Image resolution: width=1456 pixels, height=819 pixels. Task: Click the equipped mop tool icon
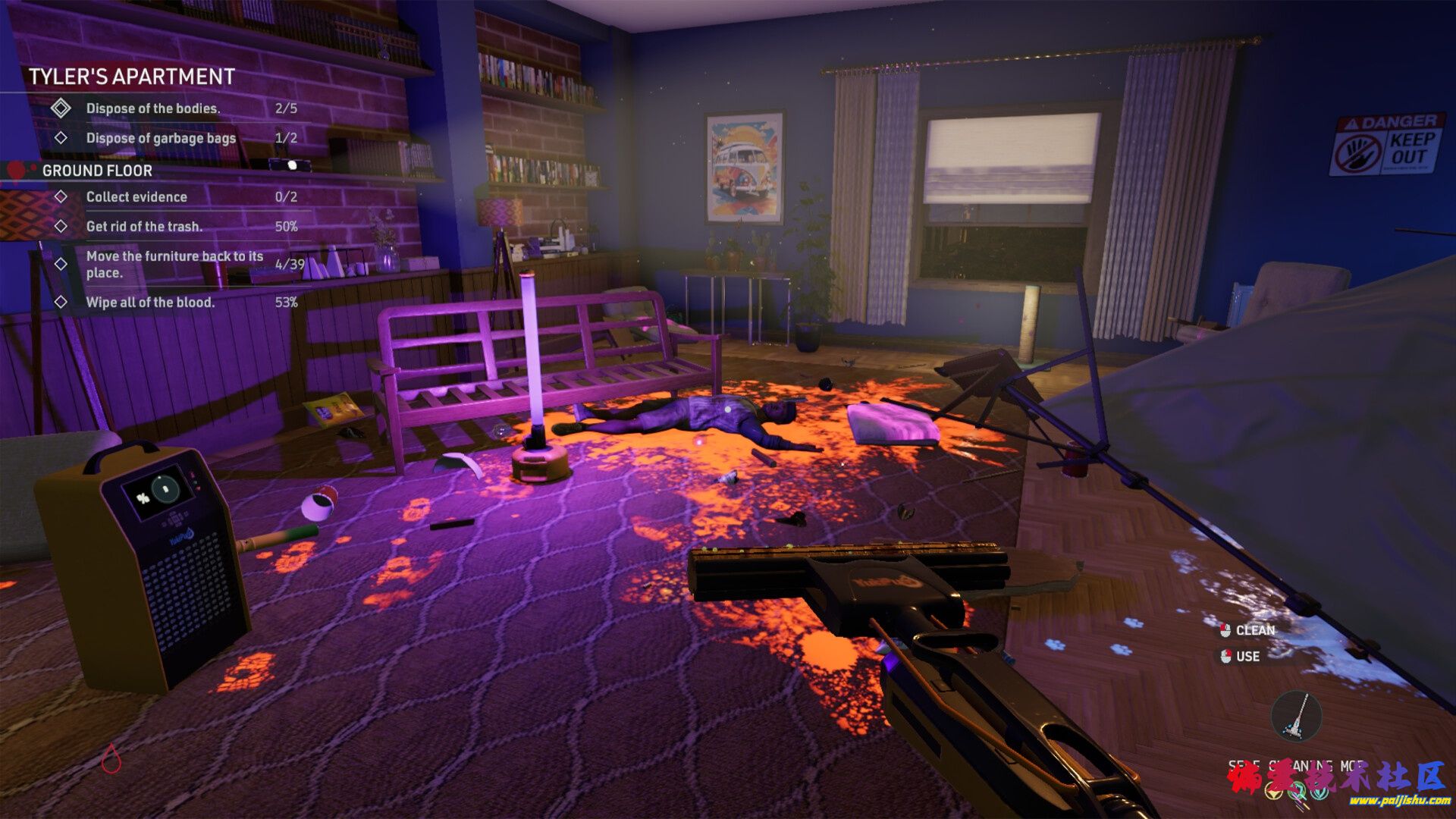1296,716
